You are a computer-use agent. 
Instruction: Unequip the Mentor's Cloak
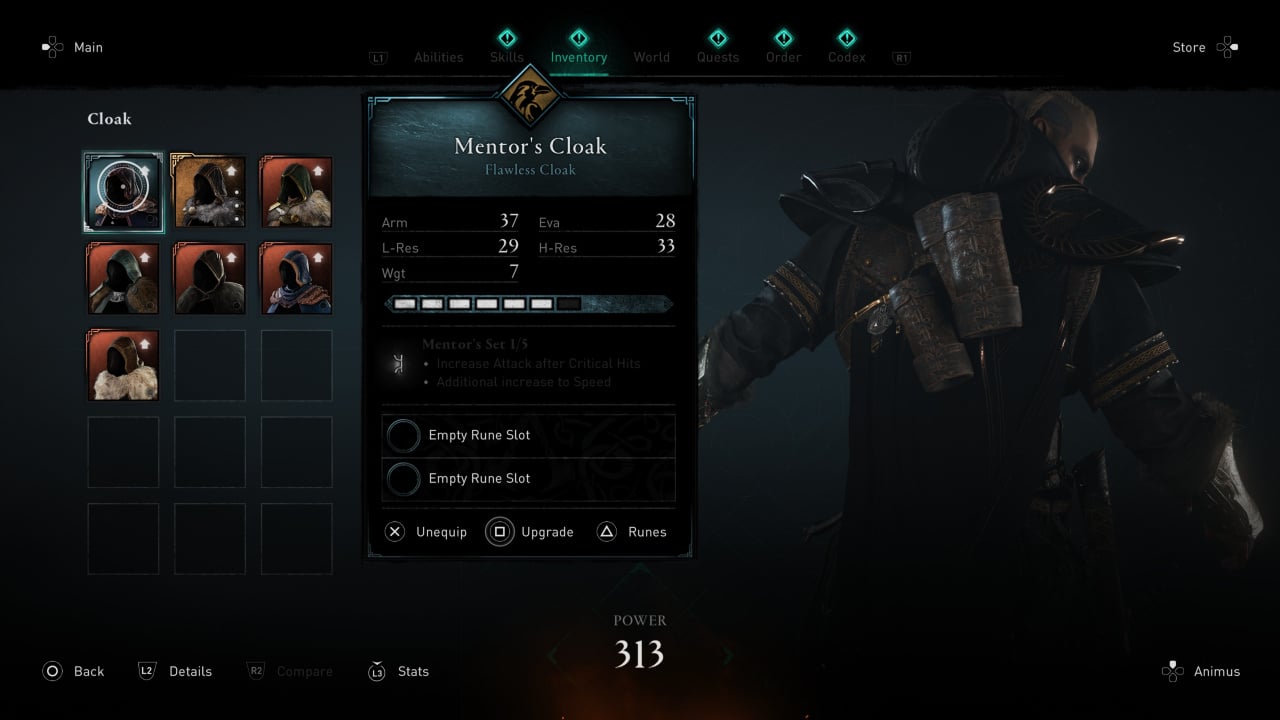click(x=427, y=532)
